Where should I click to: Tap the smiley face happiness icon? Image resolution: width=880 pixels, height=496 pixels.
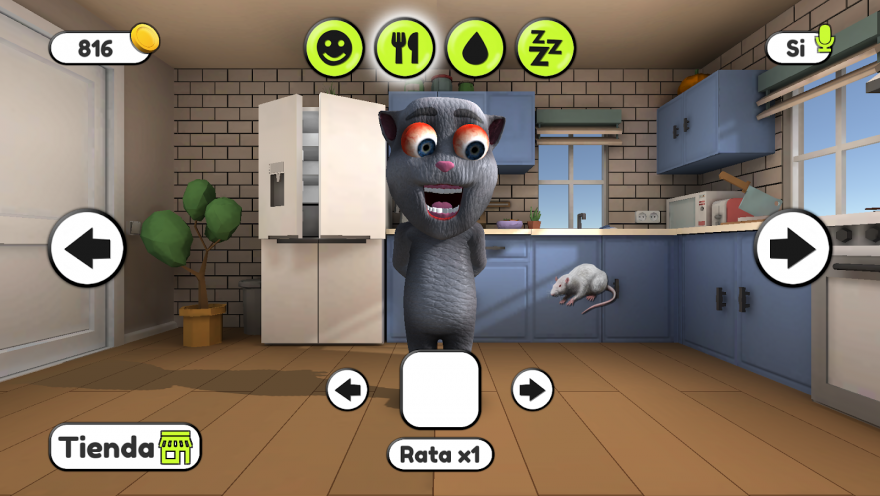tap(334, 48)
